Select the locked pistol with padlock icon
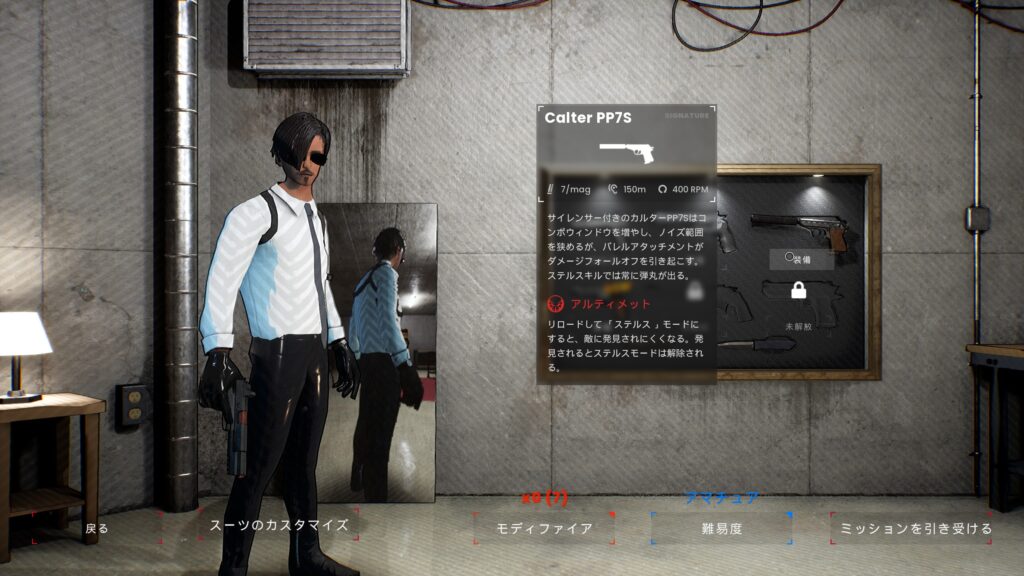This screenshot has width=1024, height=576. pyautogui.click(x=798, y=291)
